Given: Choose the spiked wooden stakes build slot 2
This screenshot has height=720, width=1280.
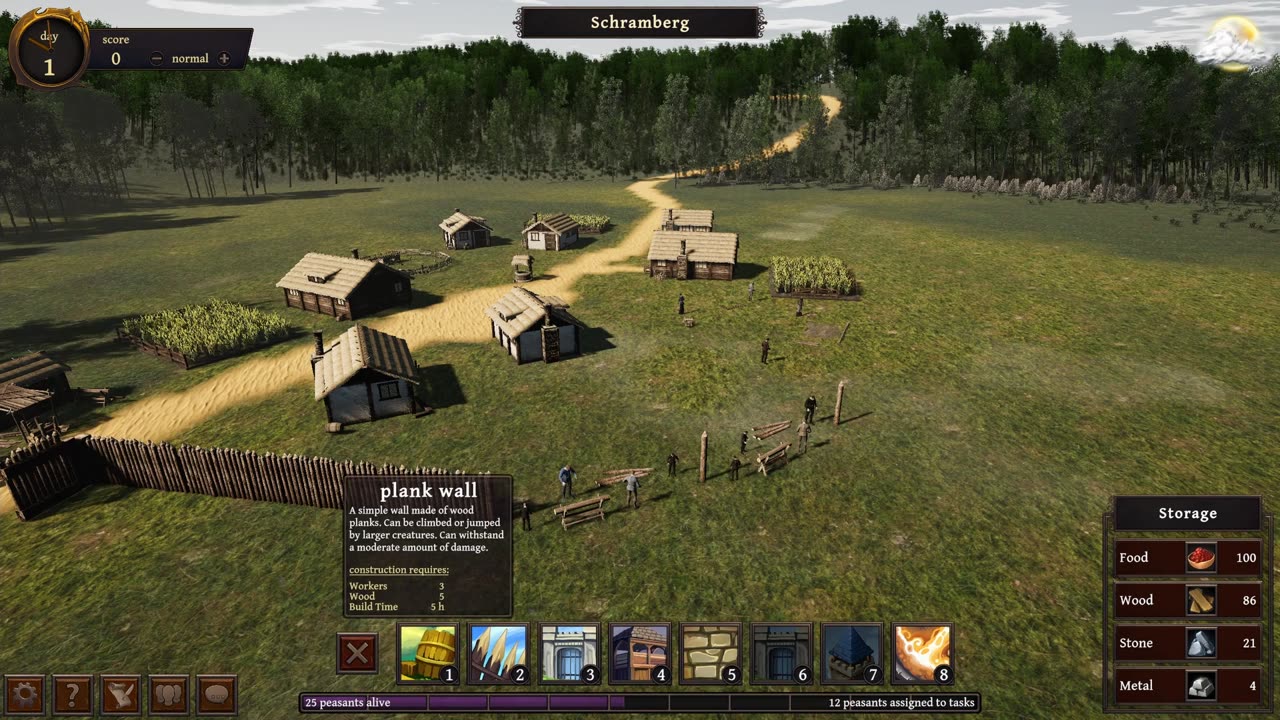Looking at the screenshot, I should [498, 654].
